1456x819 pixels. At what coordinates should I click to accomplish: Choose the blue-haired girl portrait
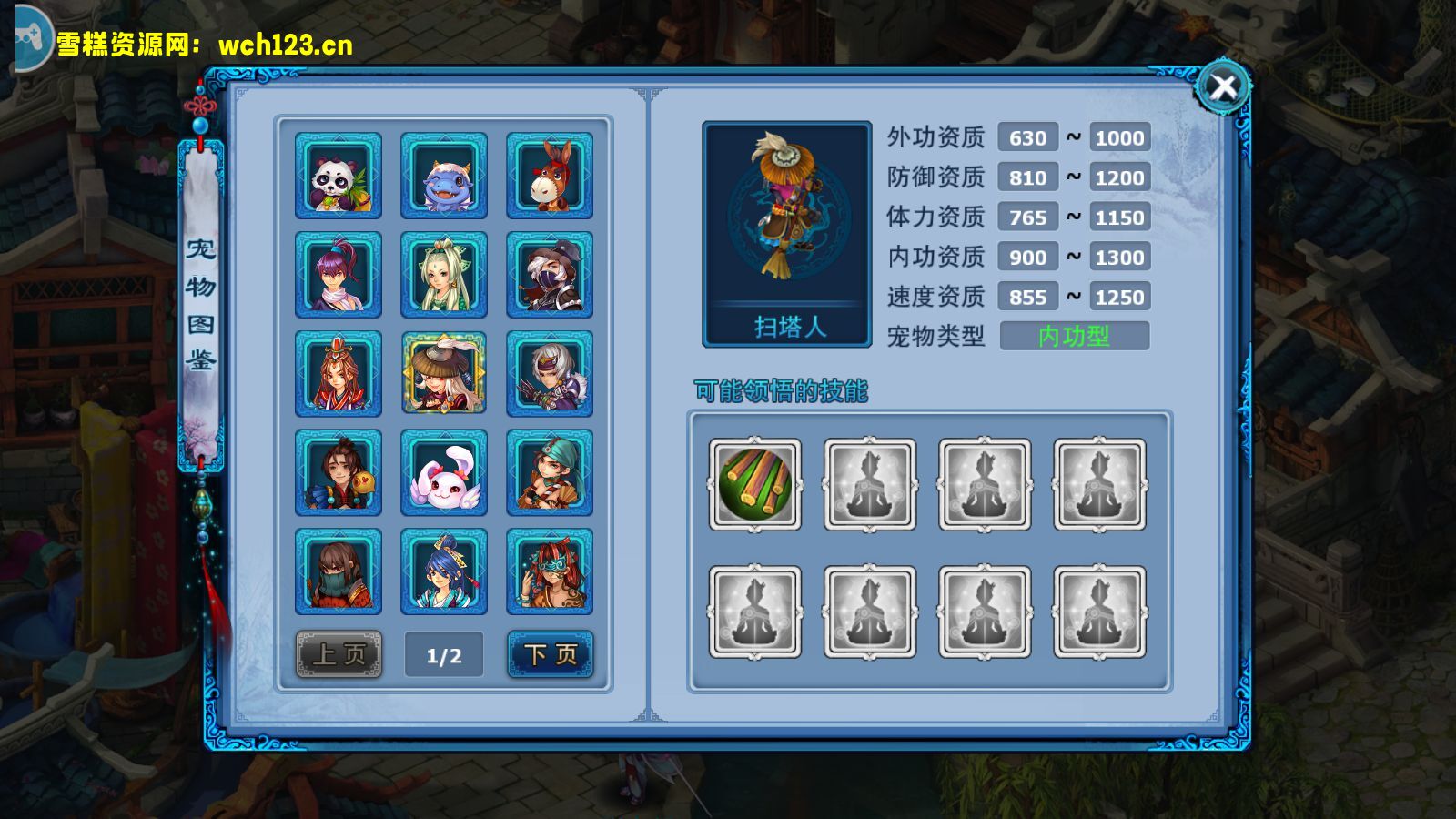point(444,572)
